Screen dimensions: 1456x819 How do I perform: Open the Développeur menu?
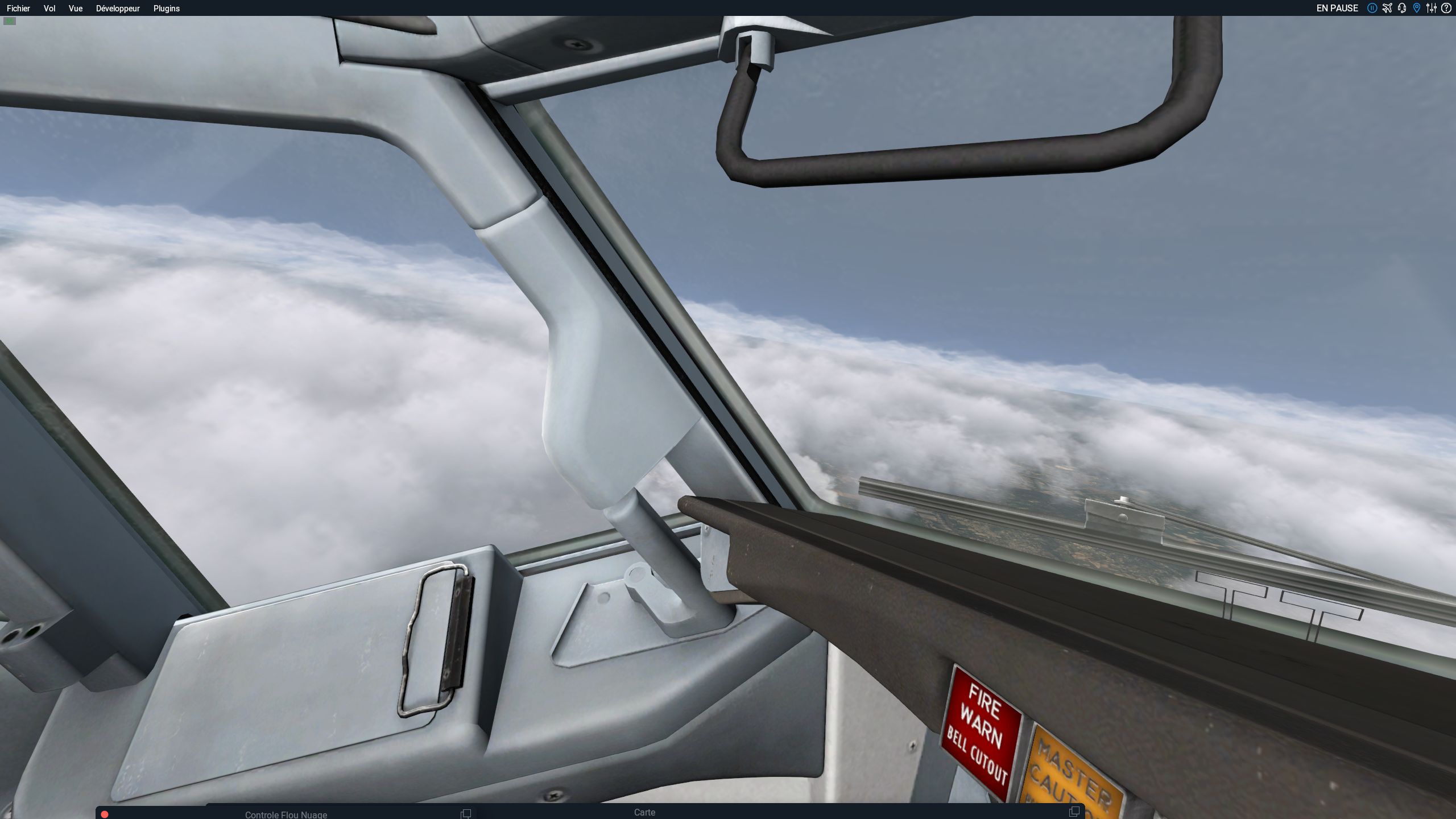[118, 9]
